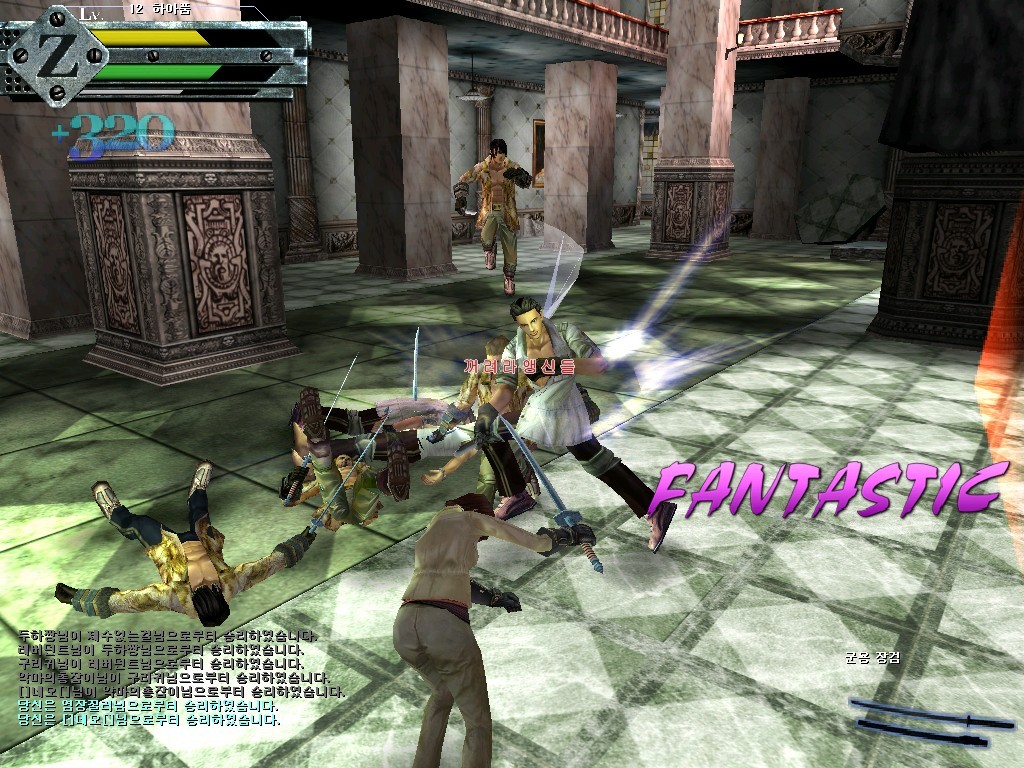Image resolution: width=1024 pixels, height=768 pixels.
Task: Click the kill feed chat log
Action: [x=180, y=677]
